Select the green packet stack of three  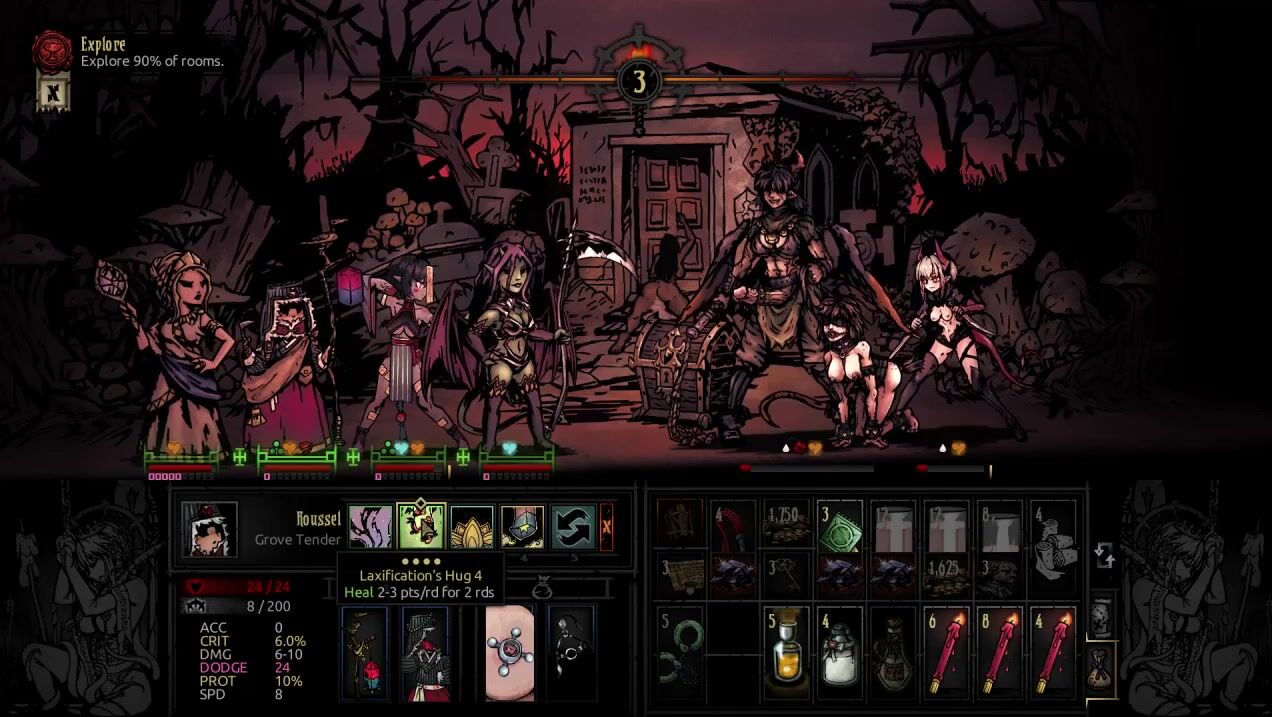click(x=840, y=525)
